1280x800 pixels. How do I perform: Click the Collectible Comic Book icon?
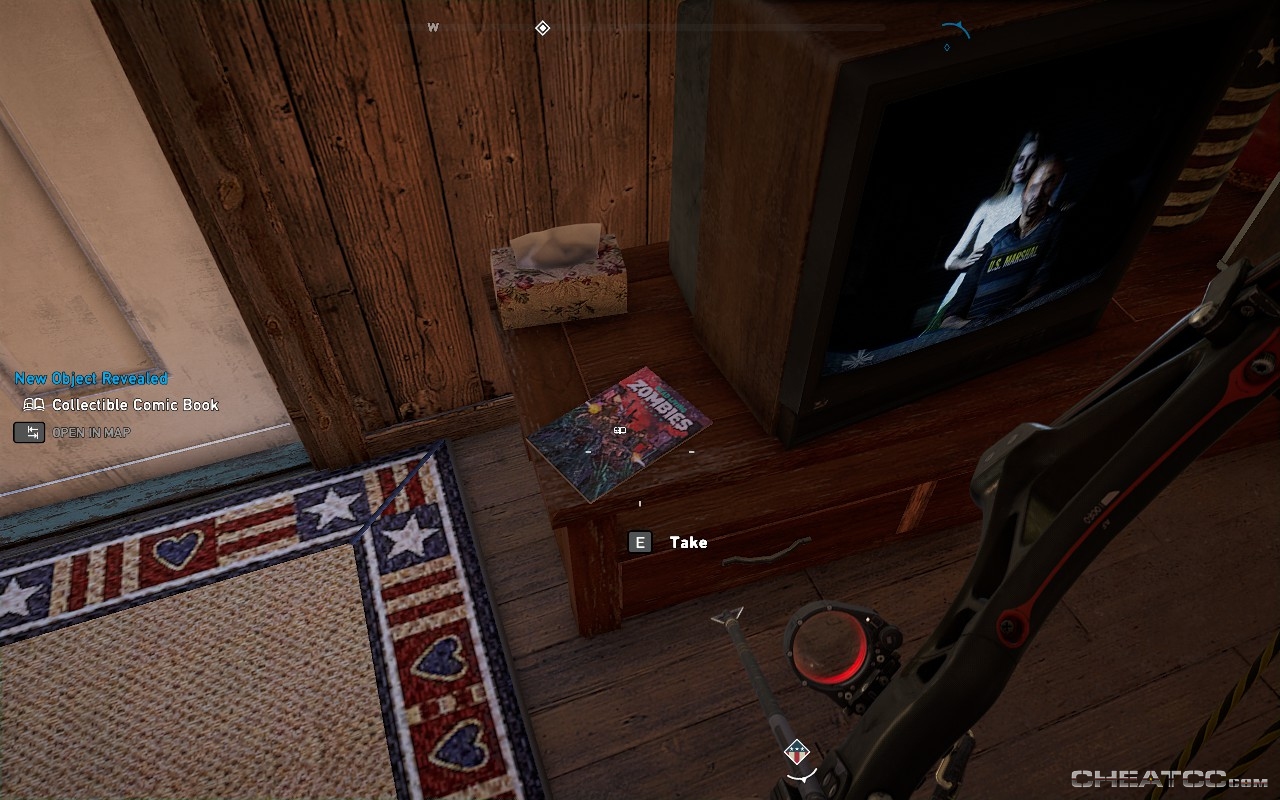pyautogui.click(x=32, y=405)
